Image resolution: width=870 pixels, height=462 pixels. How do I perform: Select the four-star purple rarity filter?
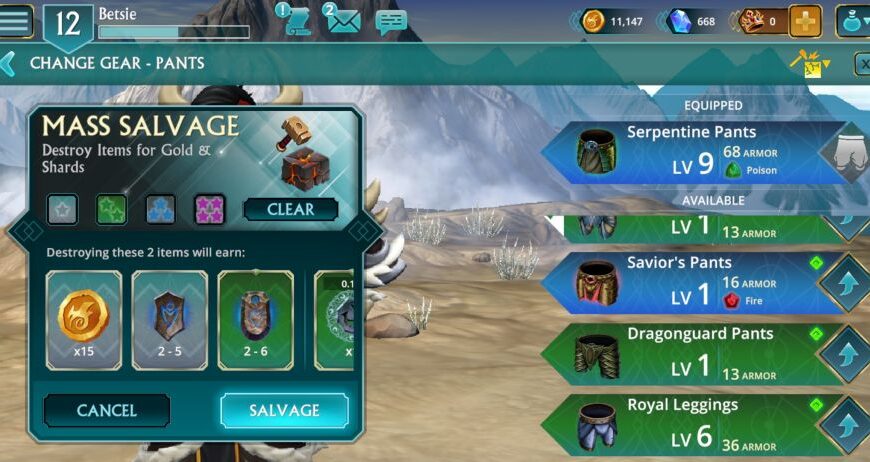click(209, 209)
